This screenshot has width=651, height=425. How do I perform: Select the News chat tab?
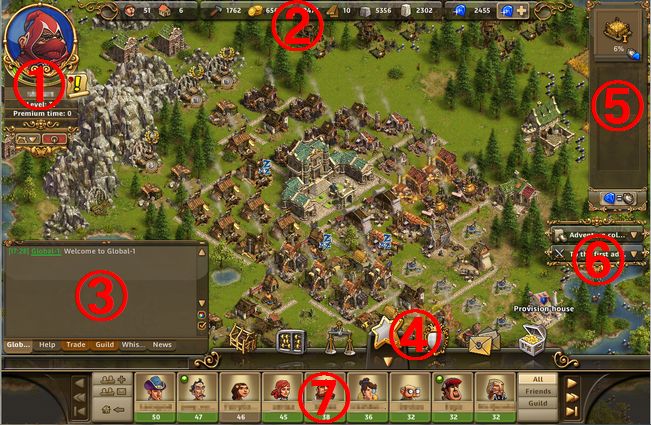point(162,345)
